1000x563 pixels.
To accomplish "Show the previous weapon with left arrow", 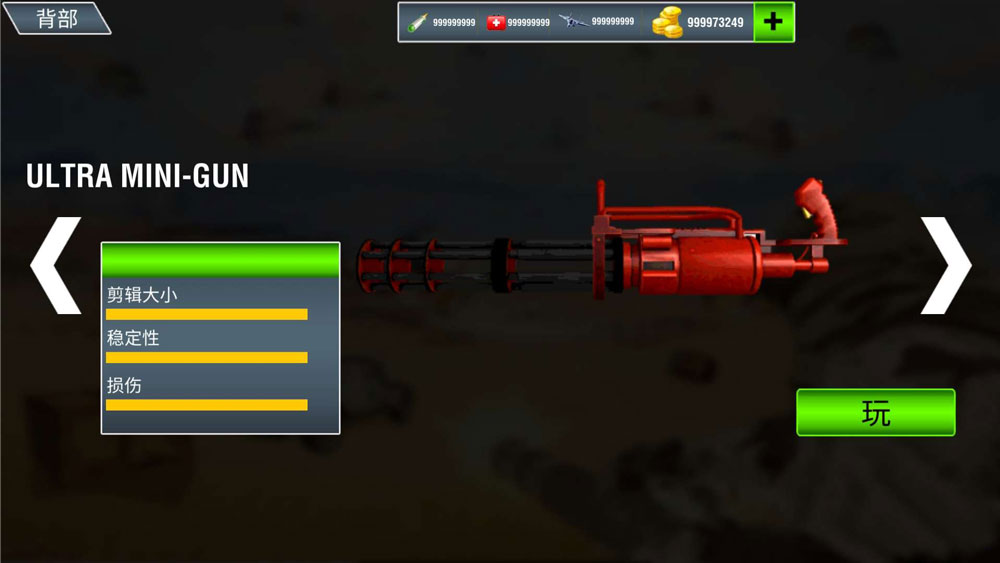I will (x=55, y=265).
